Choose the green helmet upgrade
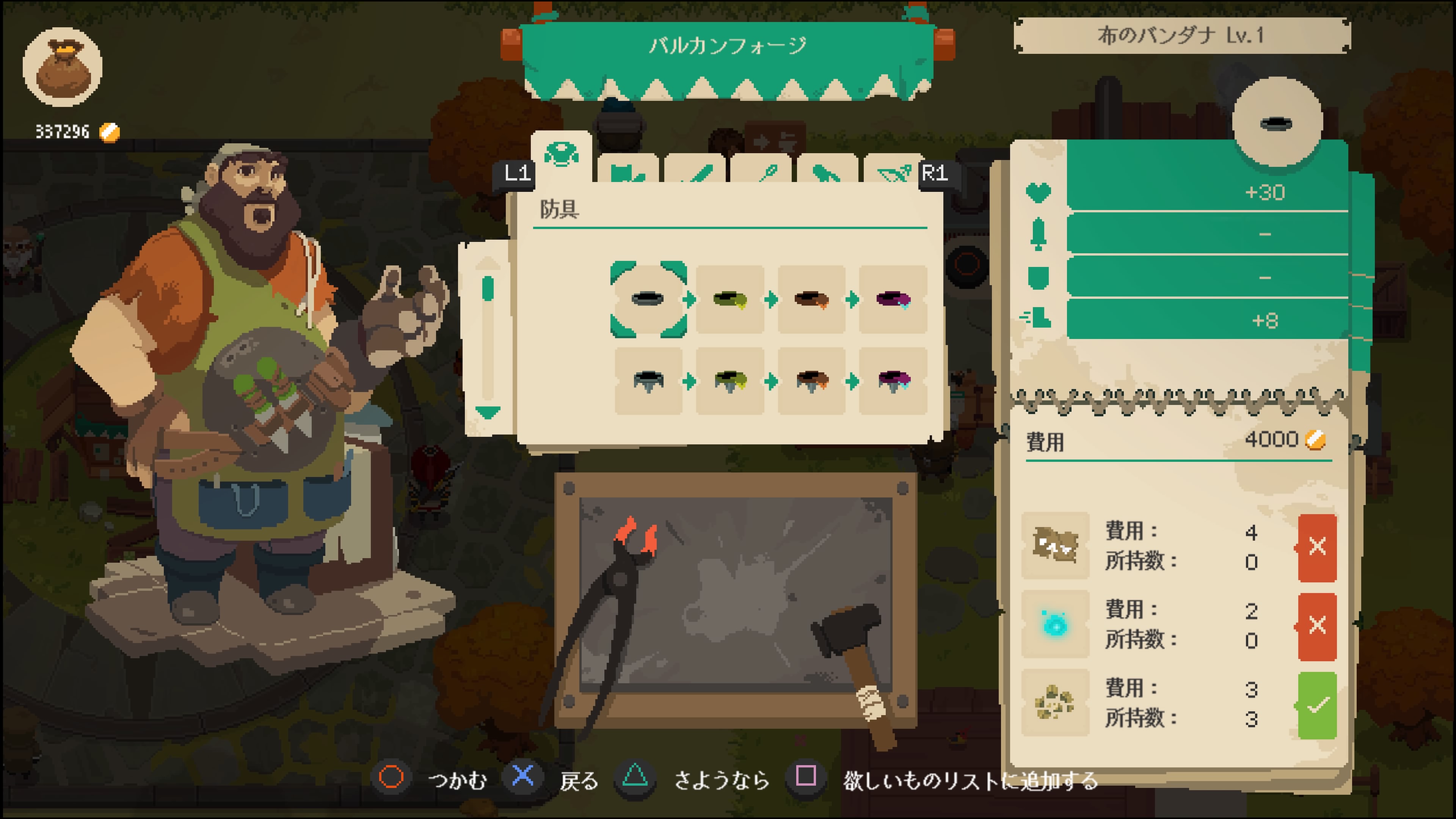The height and width of the screenshot is (819, 1456). tap(730, 381)
